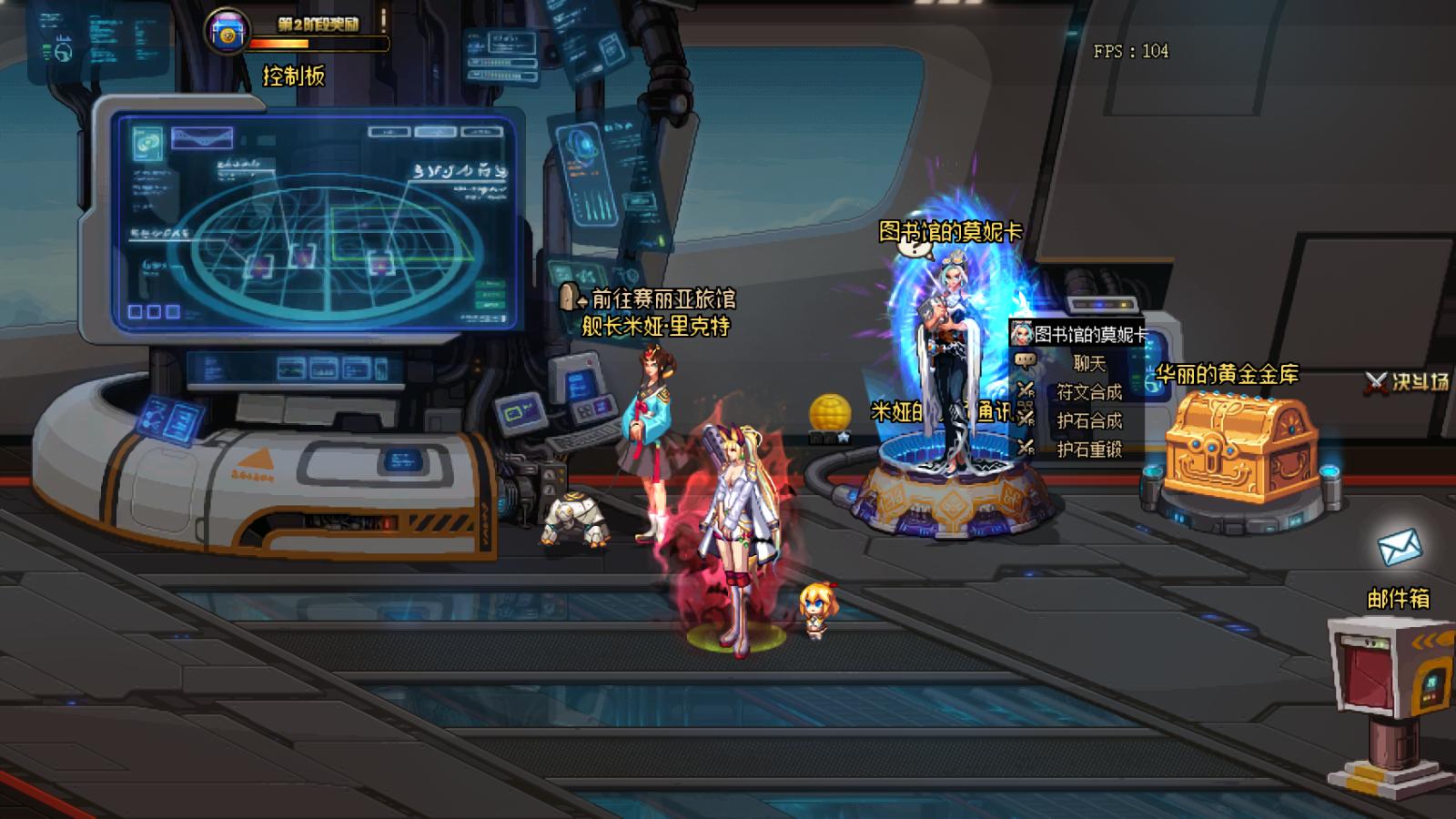This screenshot has height=819, width=1456.
Task: Select the 符文合成 menu option
Action: [x=1088, y=392]
